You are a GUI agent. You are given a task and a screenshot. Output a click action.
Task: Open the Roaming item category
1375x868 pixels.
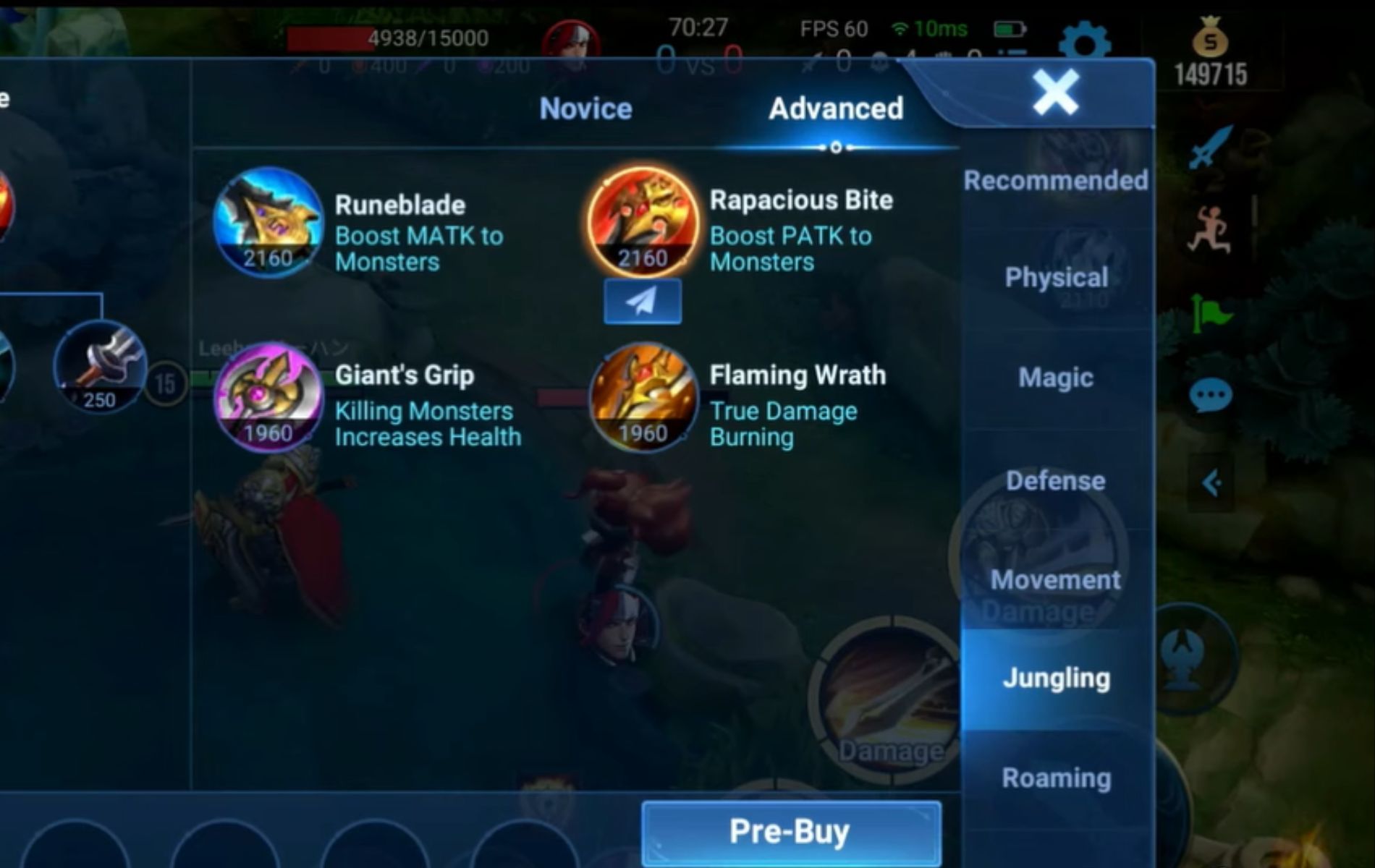click(x=1057, y=778)
